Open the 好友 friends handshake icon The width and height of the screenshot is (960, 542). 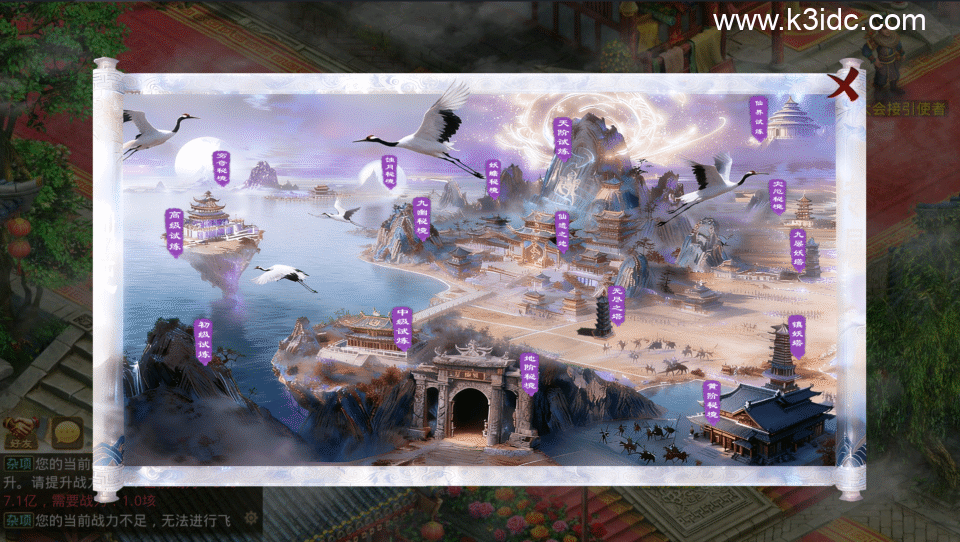[20, 432]
